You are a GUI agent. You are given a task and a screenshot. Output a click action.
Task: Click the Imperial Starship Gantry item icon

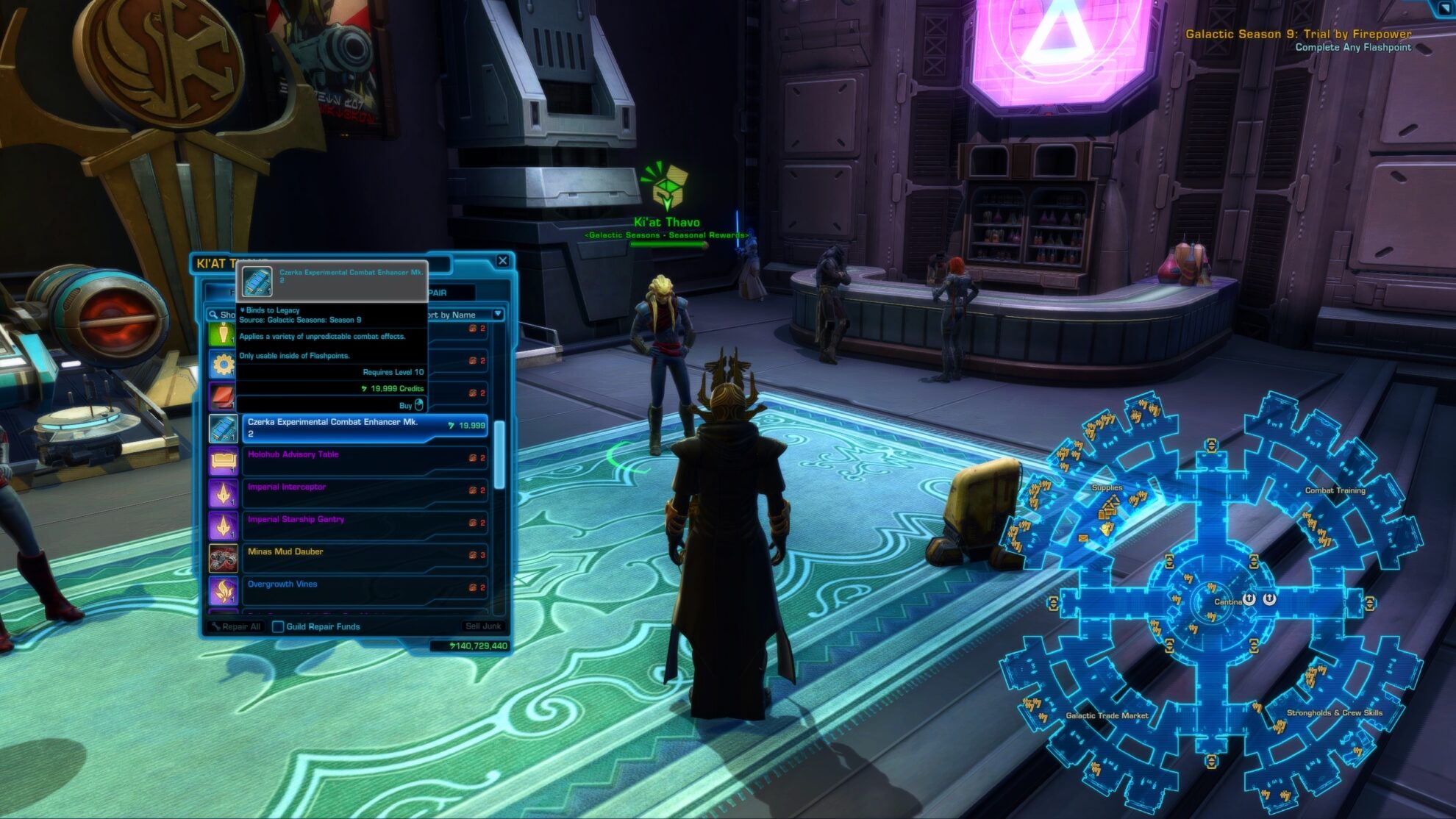click(224, 524)
